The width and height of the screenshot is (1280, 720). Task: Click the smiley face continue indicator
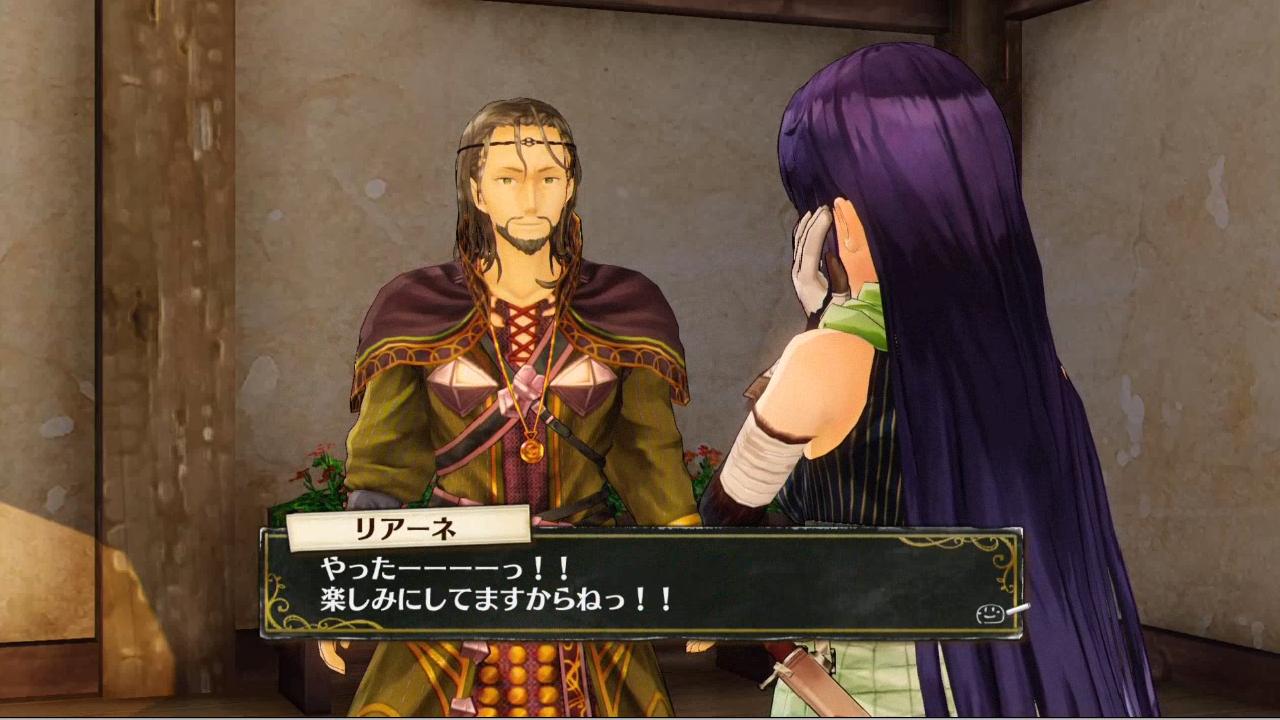(990, 613)
